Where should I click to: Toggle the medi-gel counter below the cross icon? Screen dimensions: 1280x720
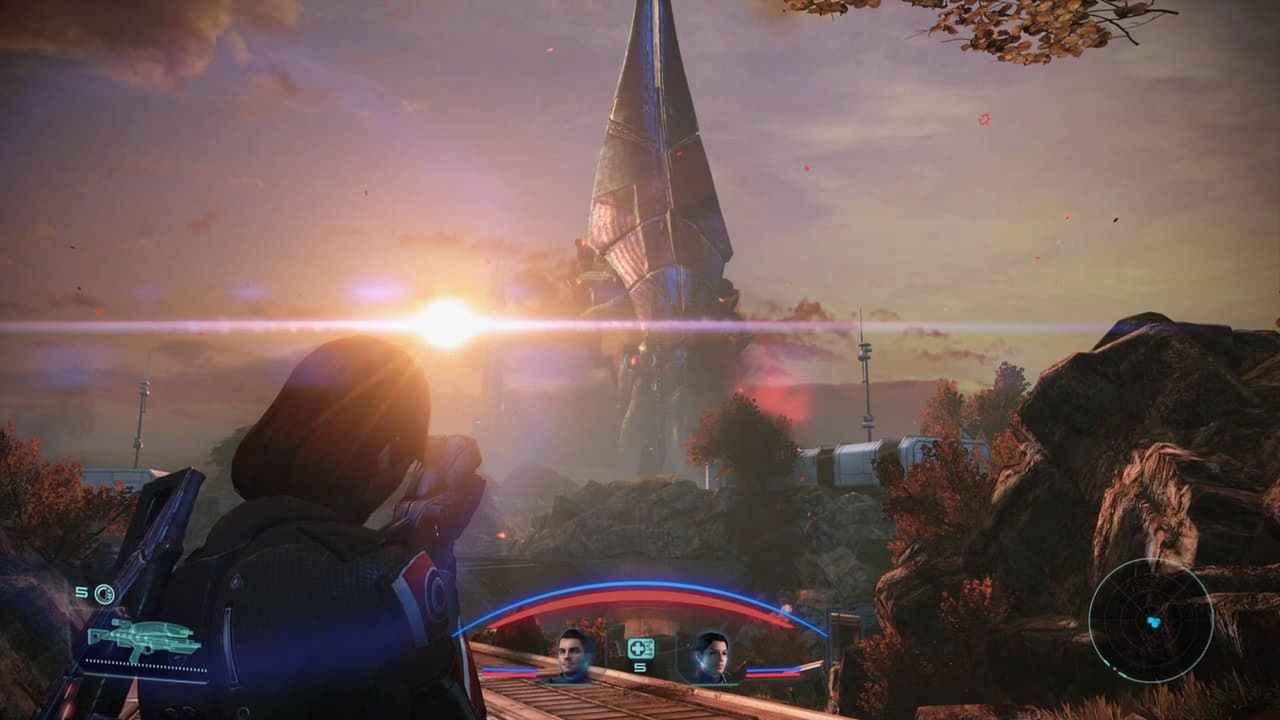pos(640,668)
